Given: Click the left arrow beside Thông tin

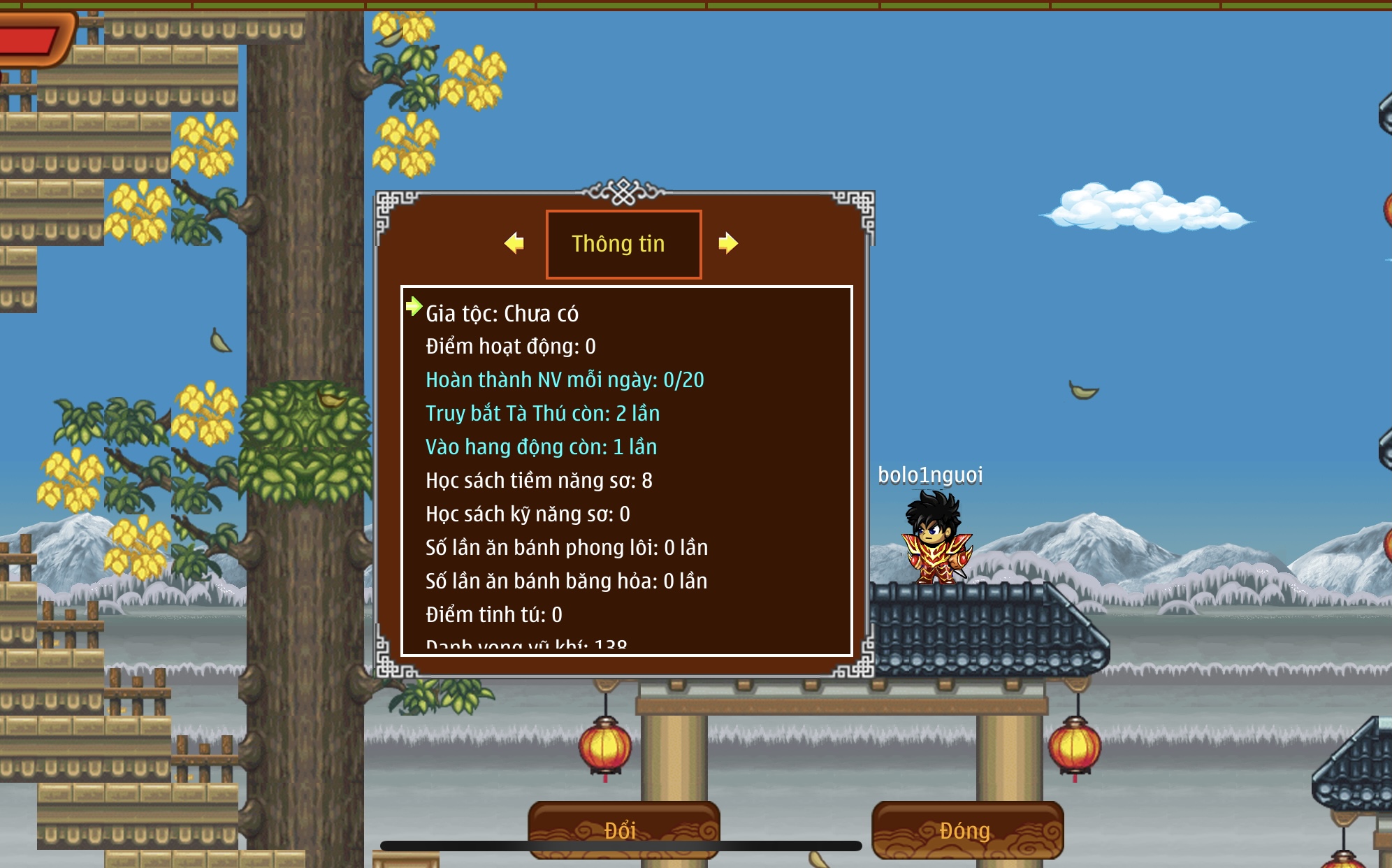Looking at the screenshot, I should pyautogui.click(x=514, y=243).
